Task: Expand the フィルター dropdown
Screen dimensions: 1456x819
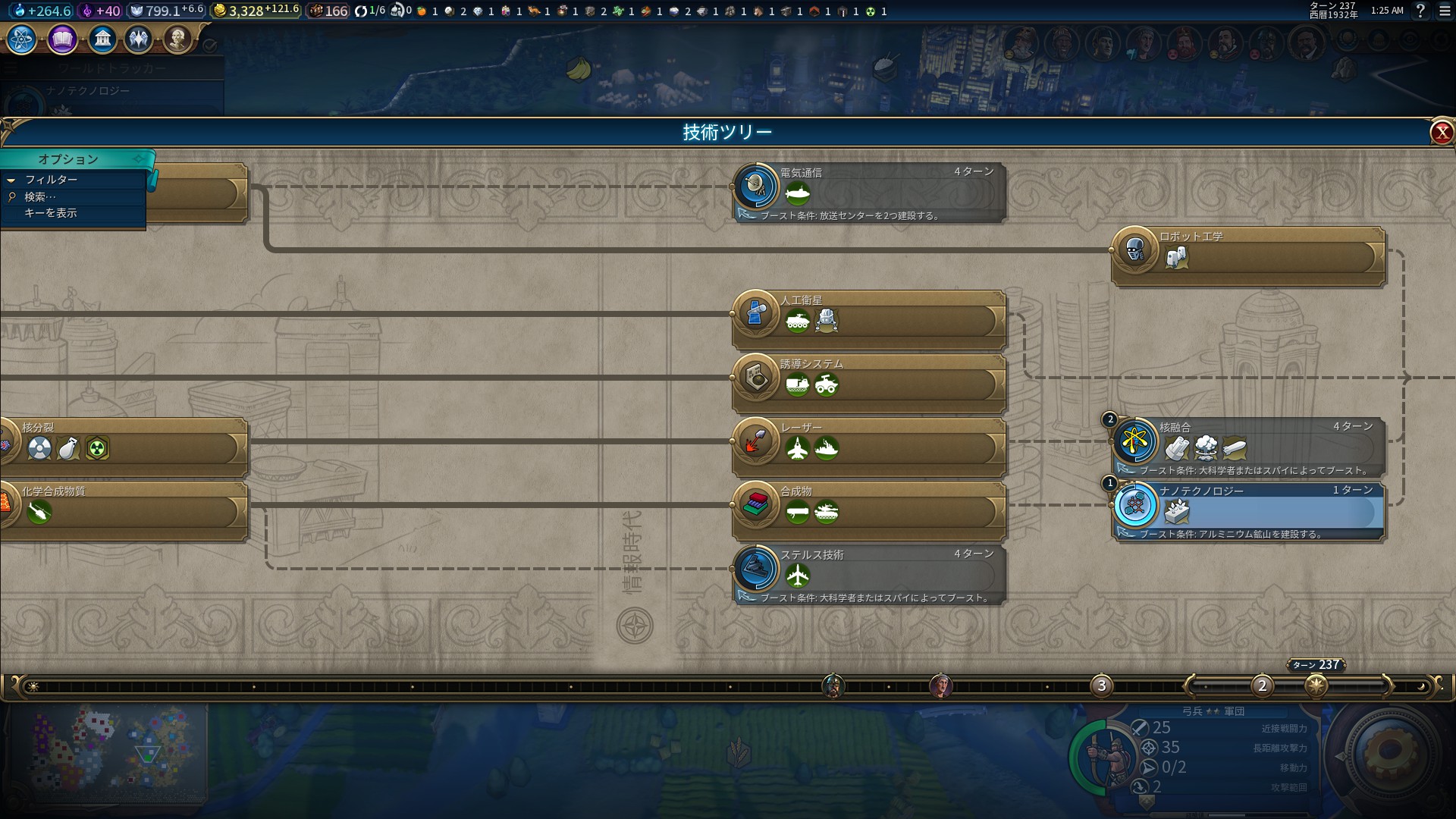Action: [51, 180]
